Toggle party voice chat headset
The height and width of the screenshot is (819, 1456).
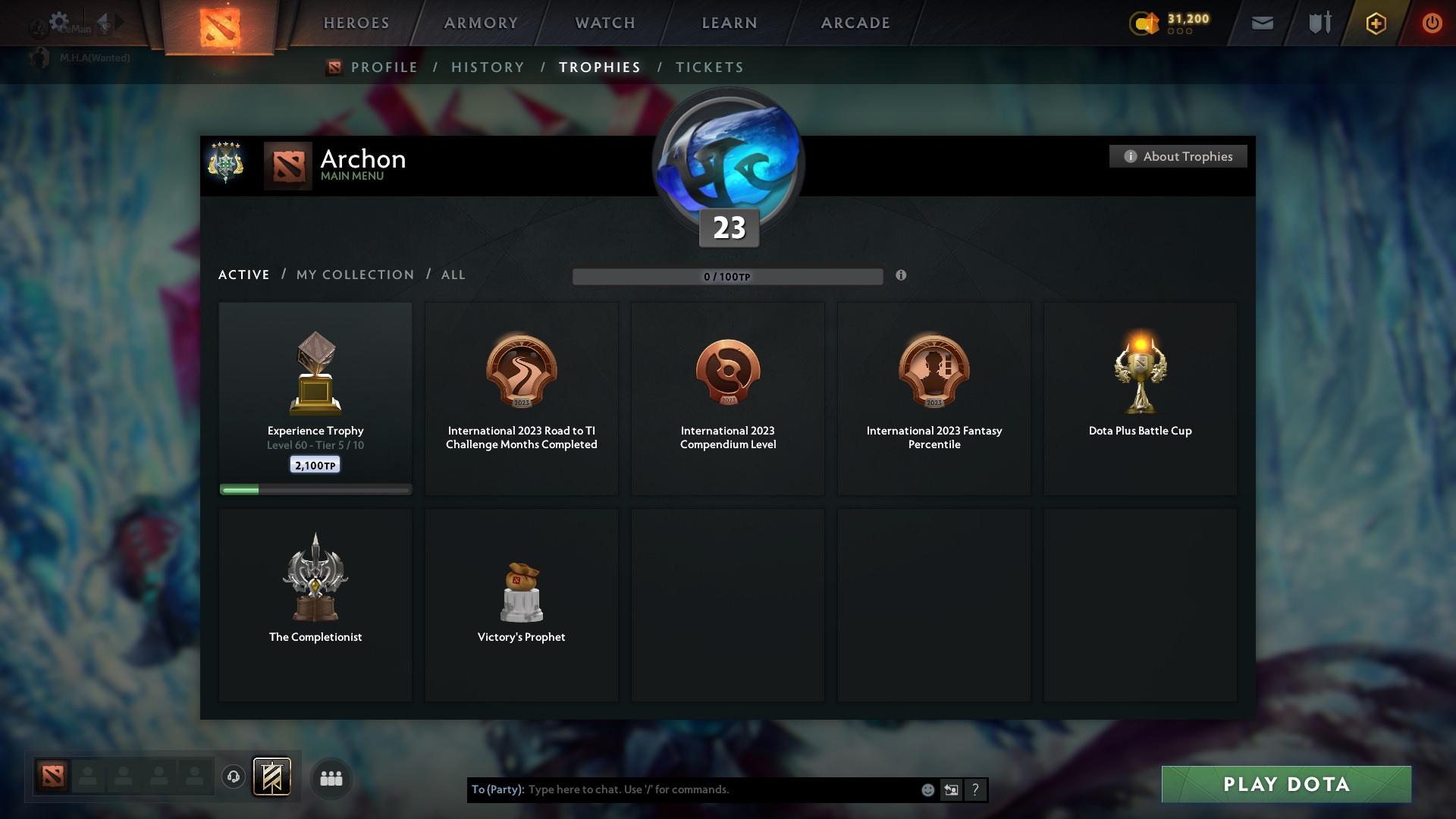point(233,777)
